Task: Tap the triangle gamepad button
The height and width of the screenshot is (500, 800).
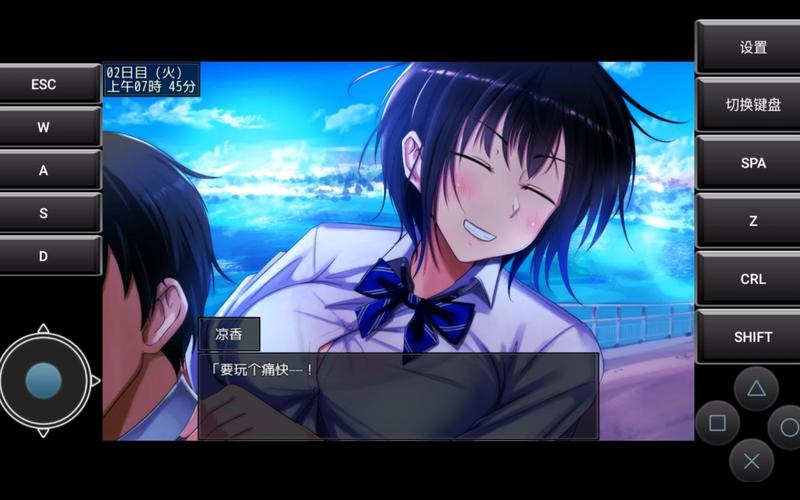Action: pyautogui.click(x=756, y=388)
